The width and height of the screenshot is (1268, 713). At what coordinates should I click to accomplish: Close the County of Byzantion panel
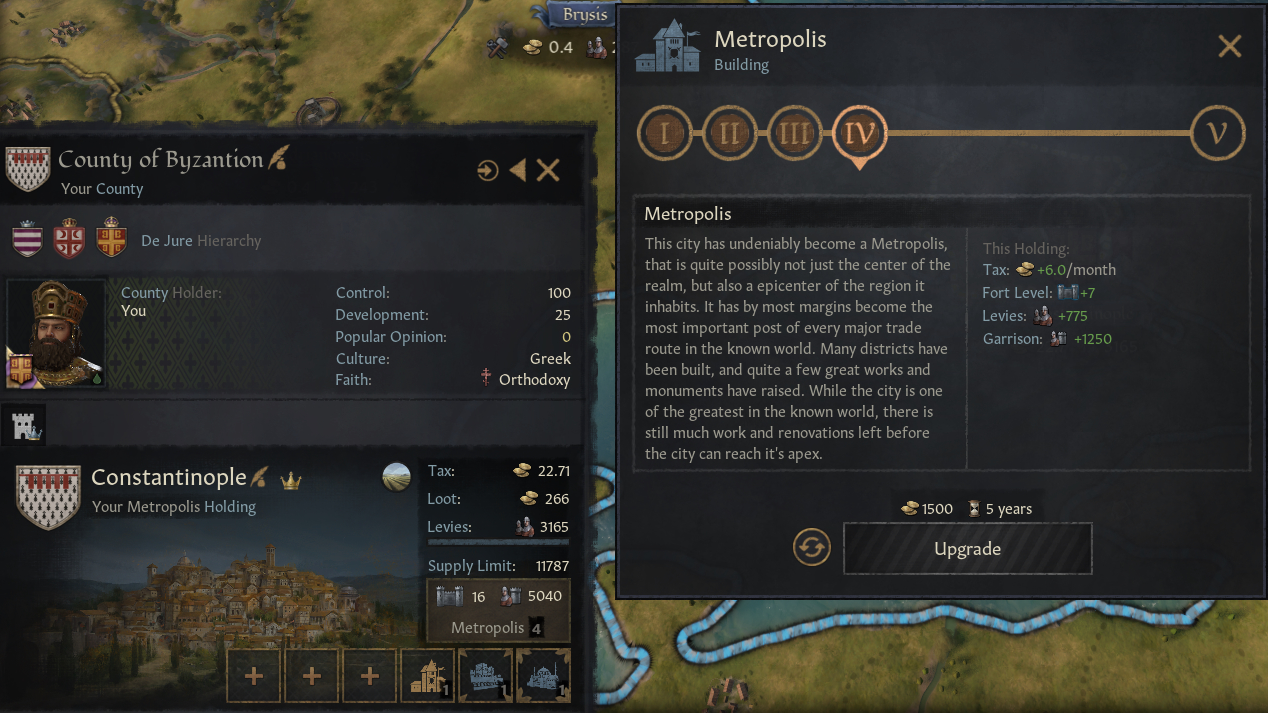point(548,170)
